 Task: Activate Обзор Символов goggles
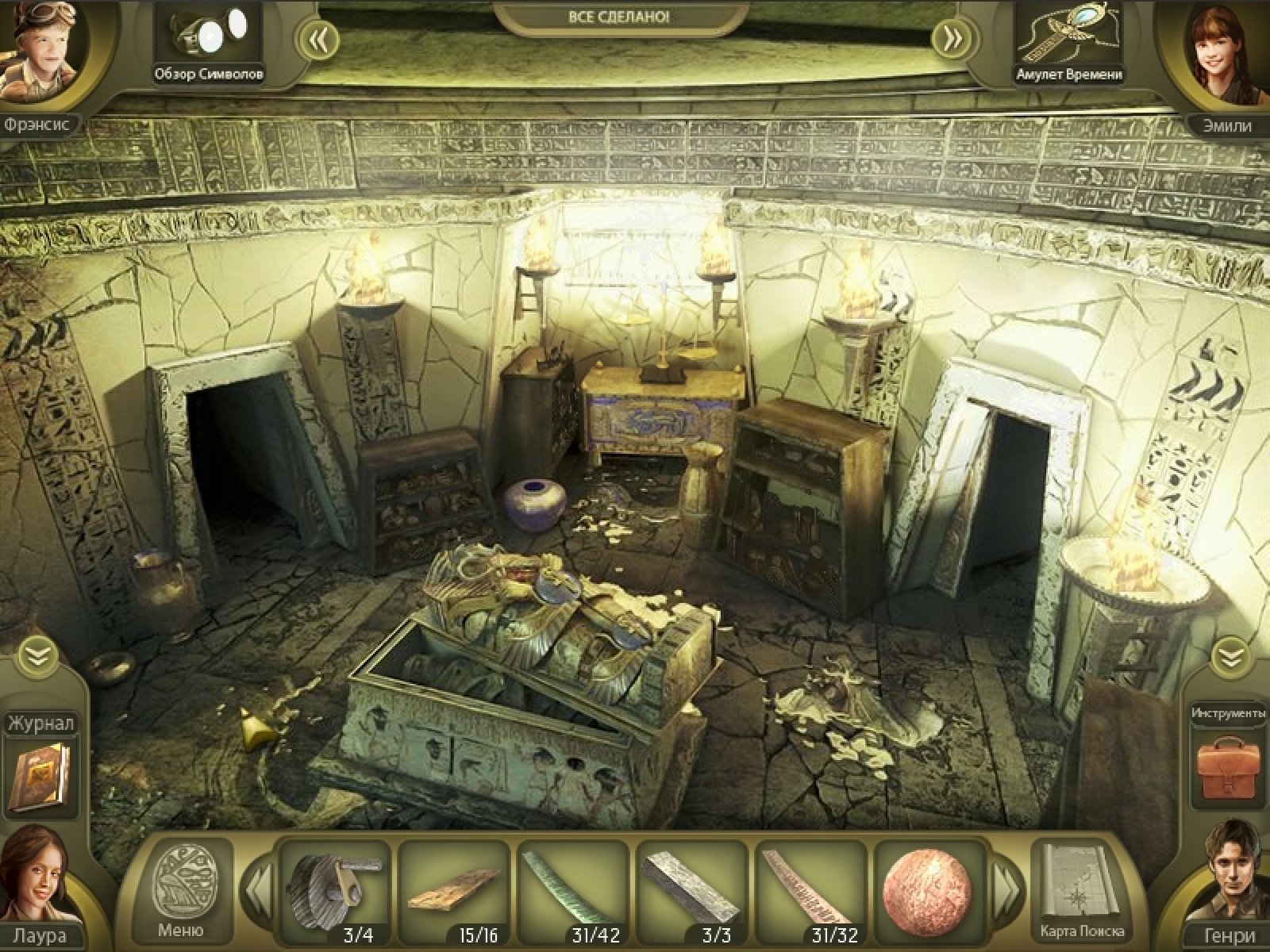pos(209,40)
